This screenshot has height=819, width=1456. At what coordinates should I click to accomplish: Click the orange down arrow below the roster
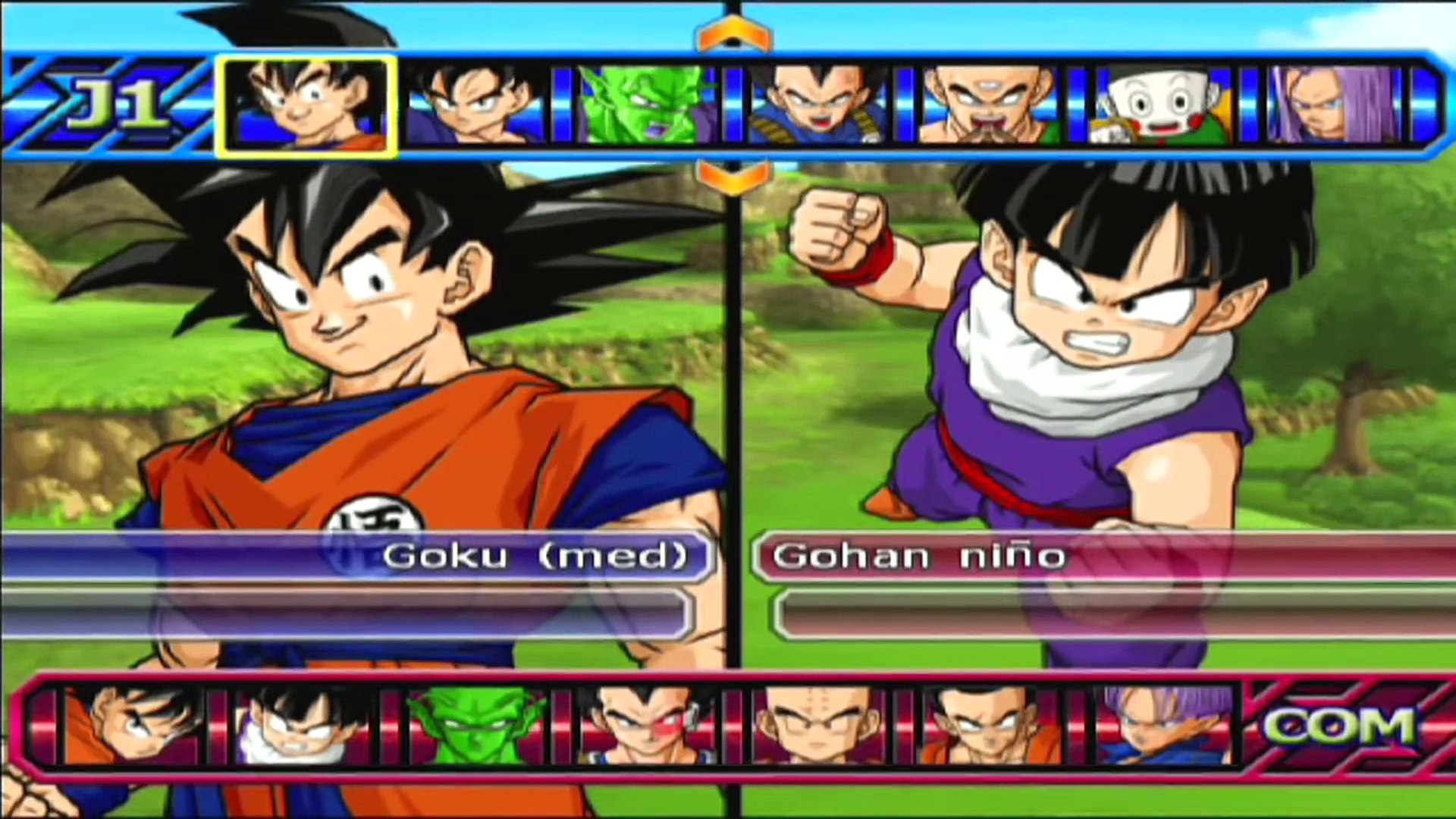733,177
